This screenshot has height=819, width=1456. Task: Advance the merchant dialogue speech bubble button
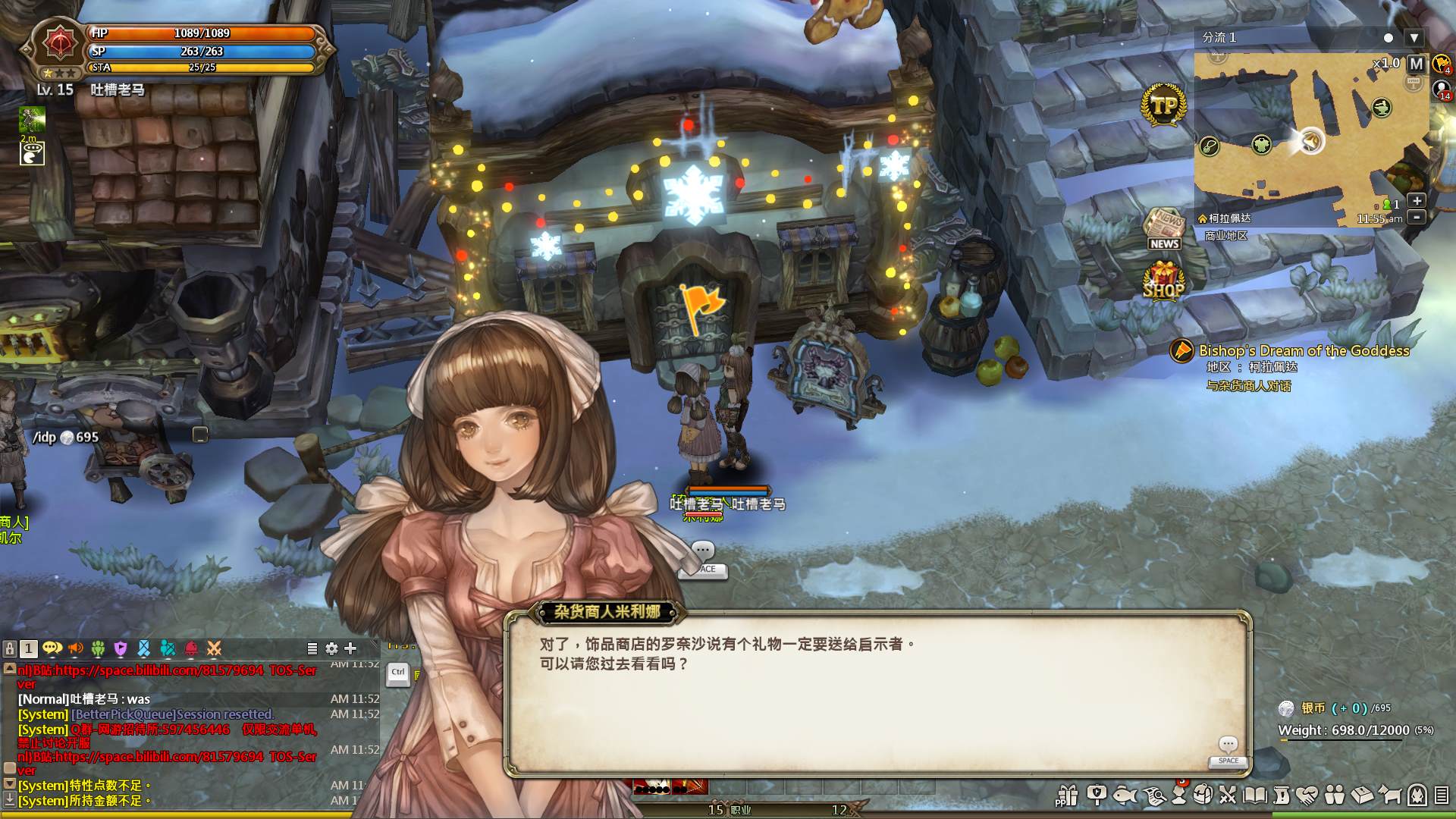point(1228,748)
